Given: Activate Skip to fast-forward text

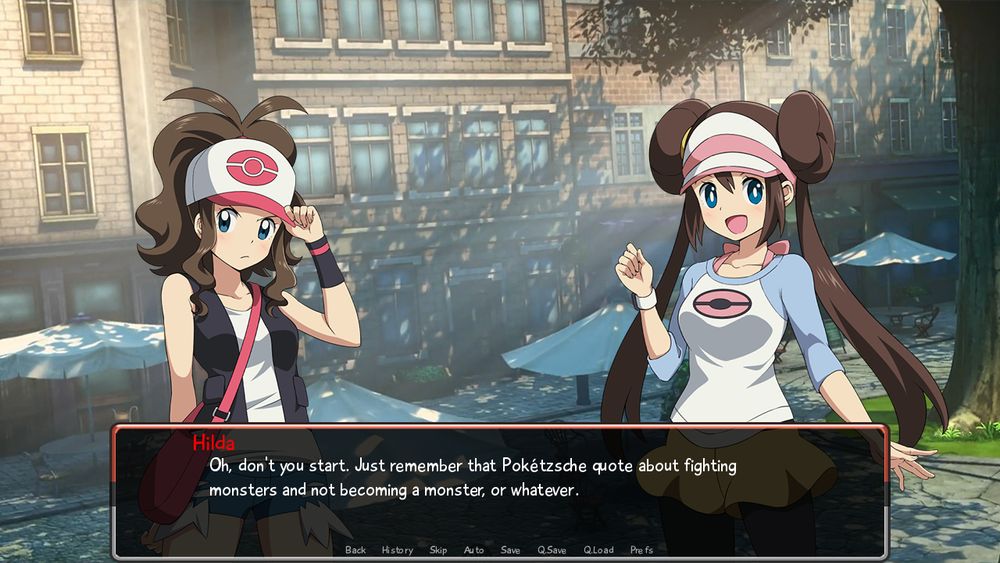Looking at the screenshot, I should (438, 550).
